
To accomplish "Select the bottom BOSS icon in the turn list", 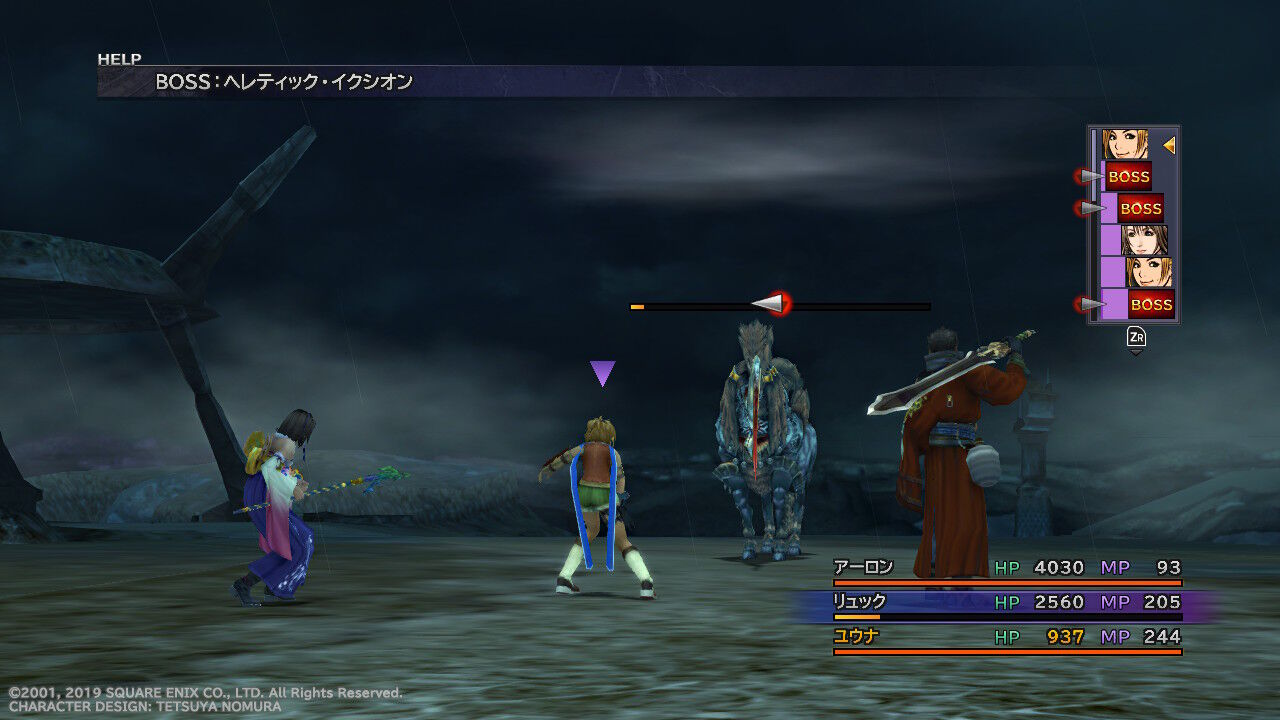I will pos(1149,303).
